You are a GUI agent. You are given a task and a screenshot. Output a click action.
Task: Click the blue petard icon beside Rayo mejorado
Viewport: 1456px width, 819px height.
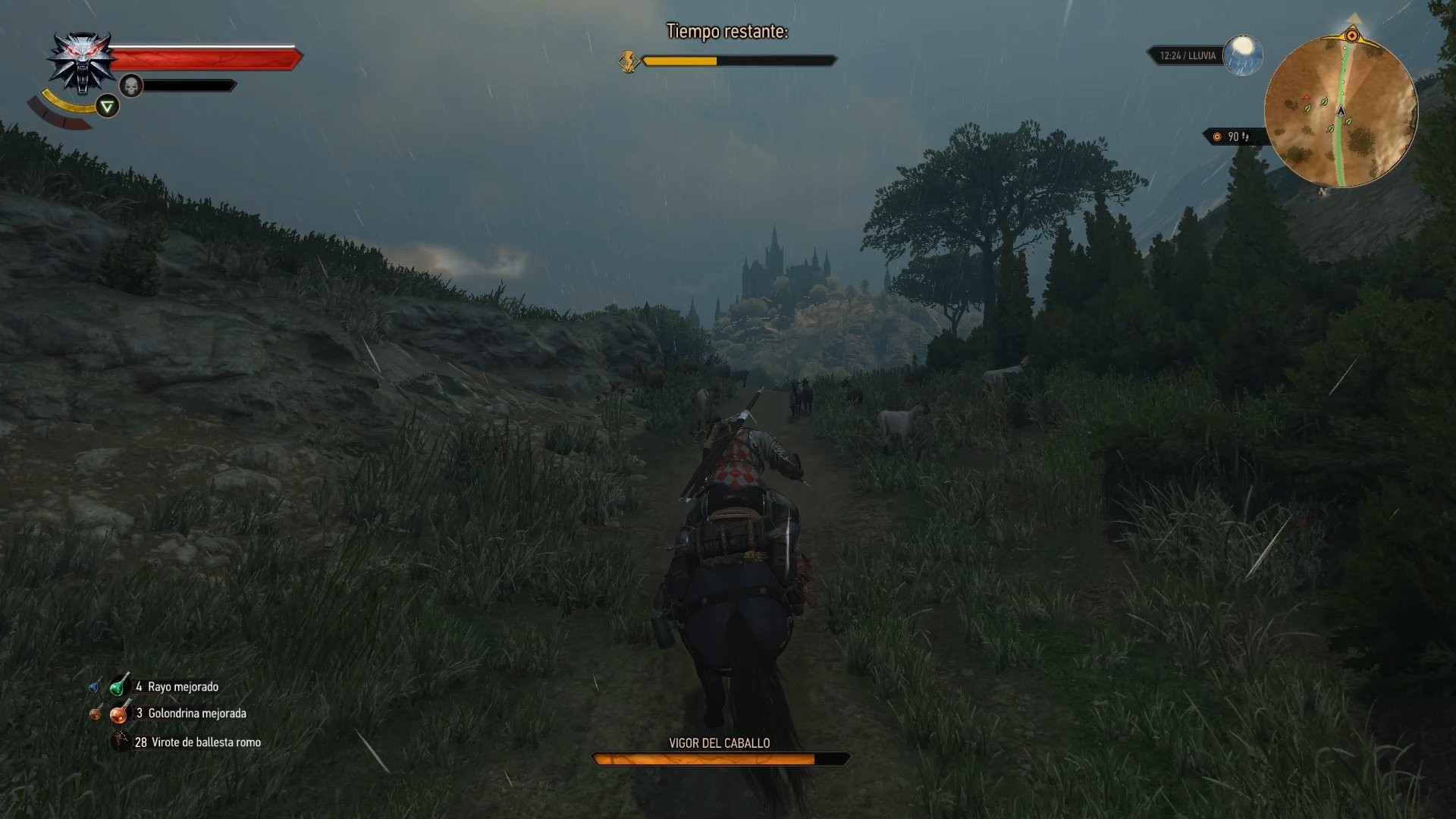[94, 687]
